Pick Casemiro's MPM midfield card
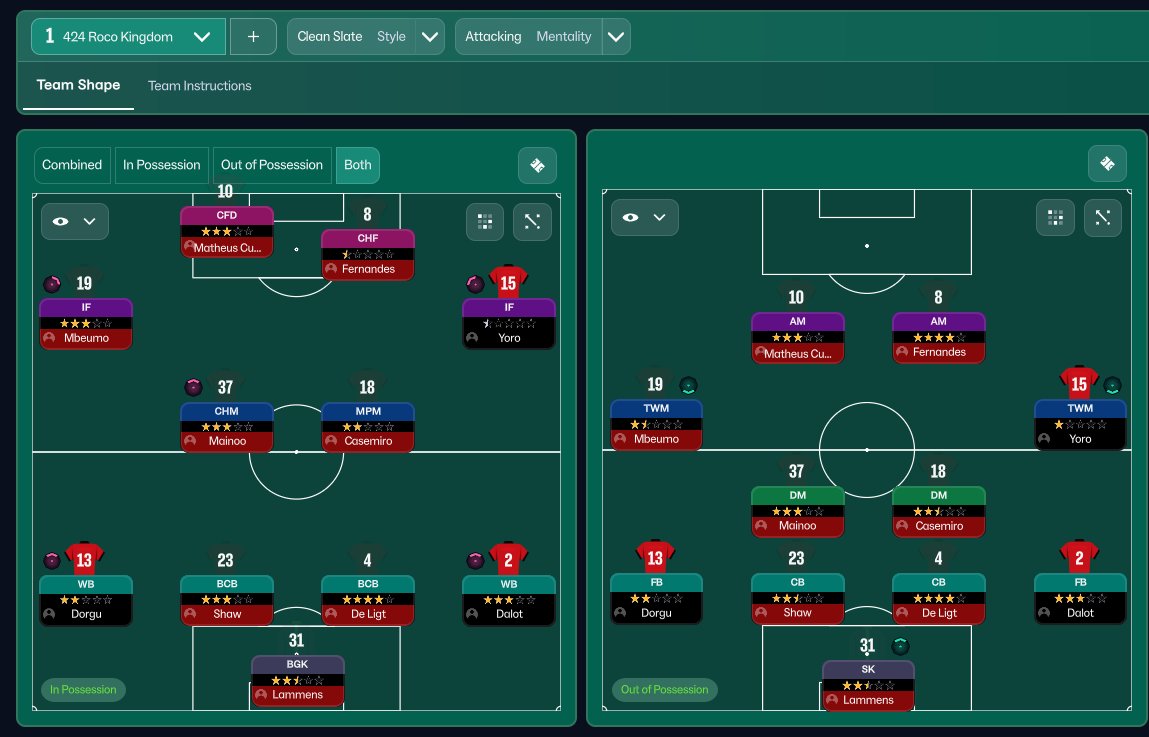The height and width of the screenshot is (737, 1149). [x=367, y=426]
